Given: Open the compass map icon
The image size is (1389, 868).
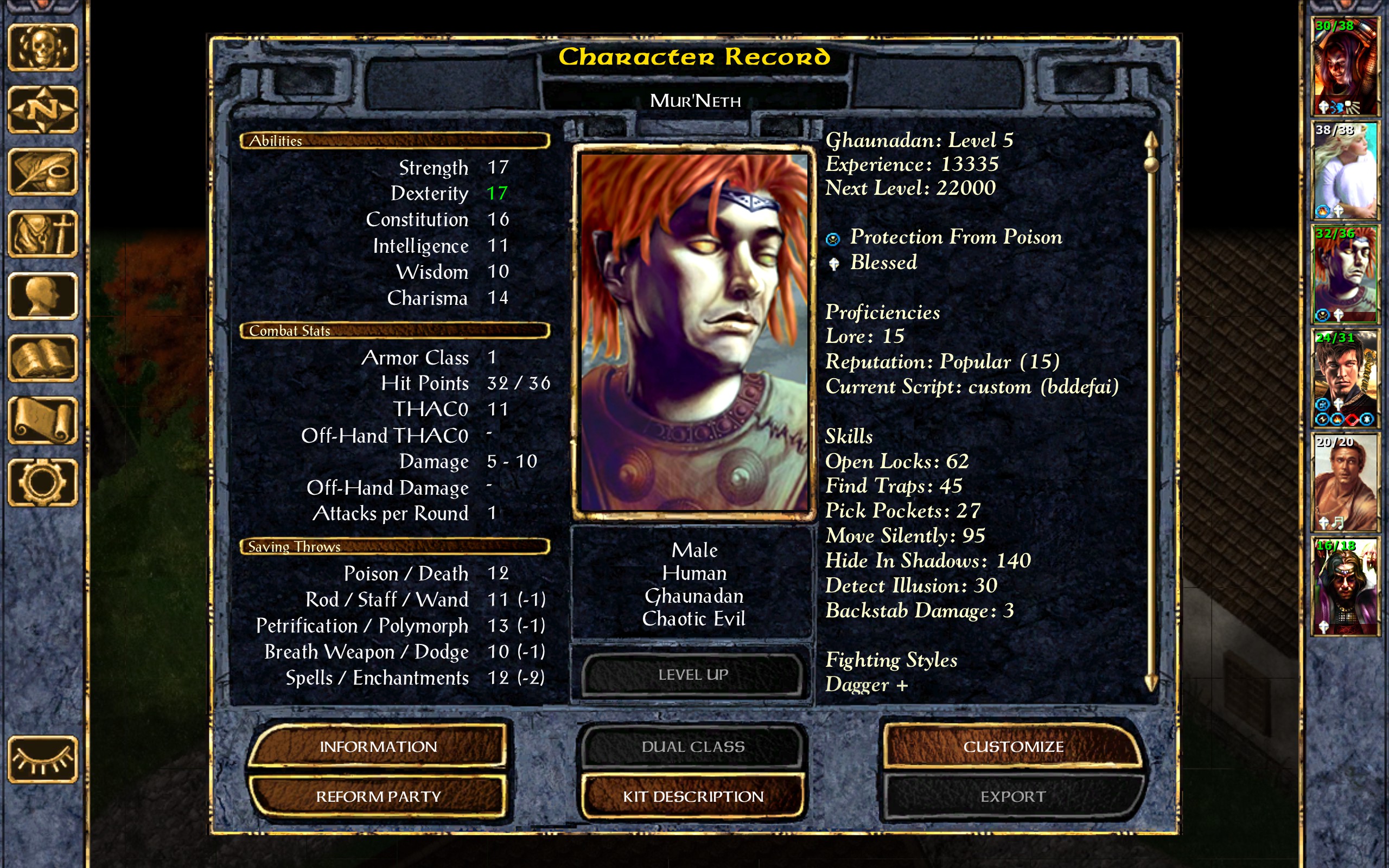Looking at the screenshot, I should coord(42,109).
